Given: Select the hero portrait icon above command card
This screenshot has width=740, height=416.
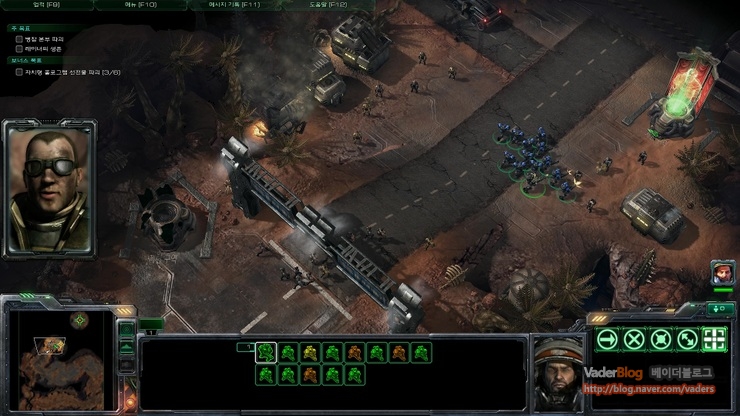Looking at the screenshot, I should pyautogui.click(x=721, y=271).
